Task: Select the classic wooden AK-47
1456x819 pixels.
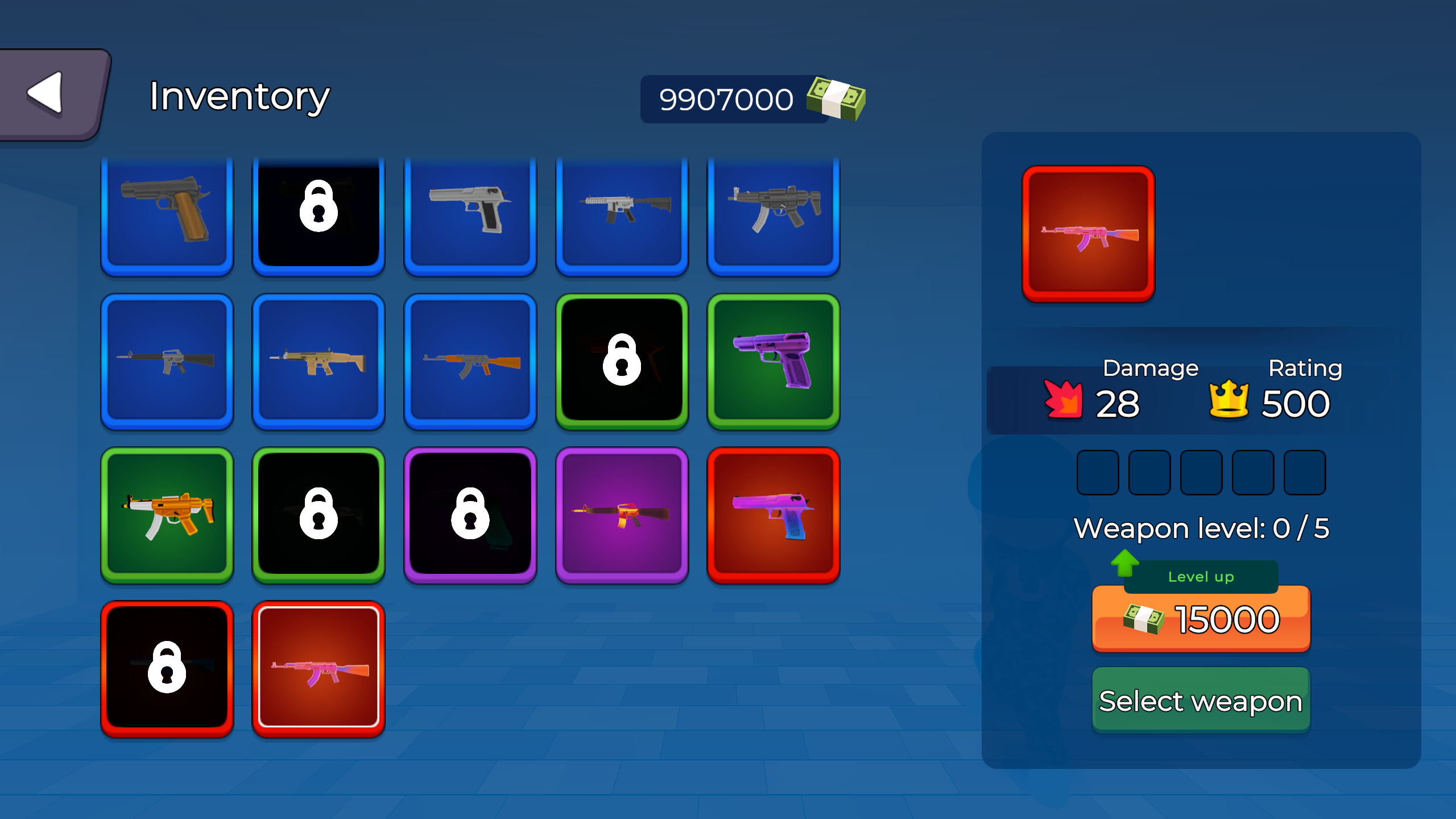Action: [470, 364]
